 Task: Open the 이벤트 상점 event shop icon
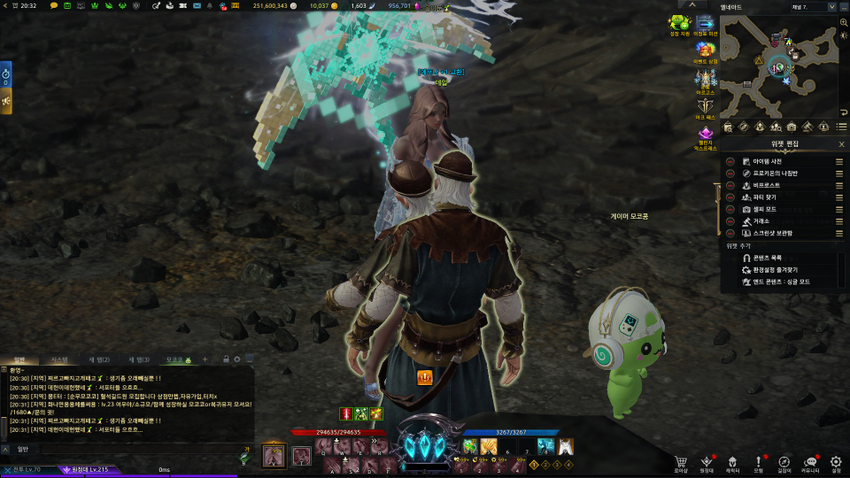[706, 50]
